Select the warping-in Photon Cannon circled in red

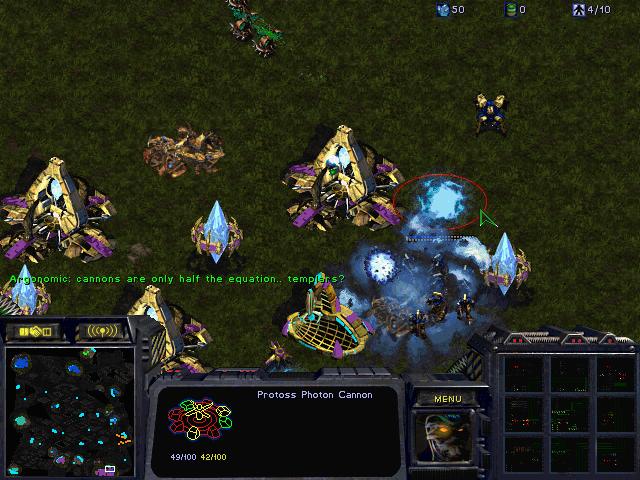[x=436, y=203]
